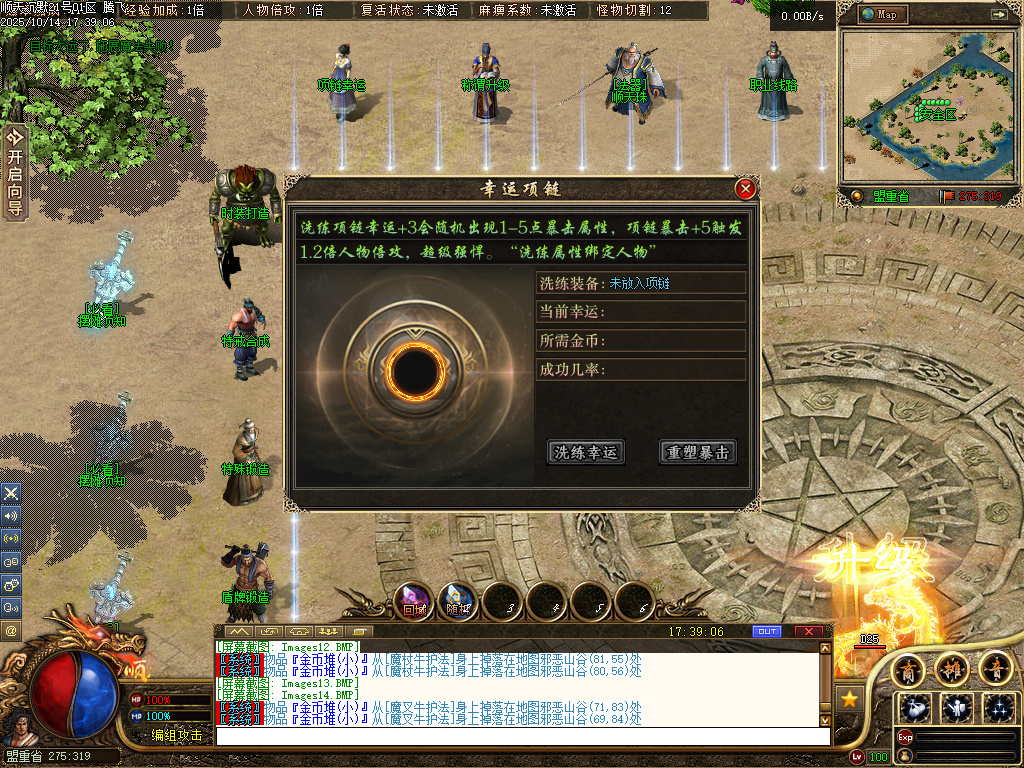Click the 编组攻击 mode label

[x=177, y=735]
